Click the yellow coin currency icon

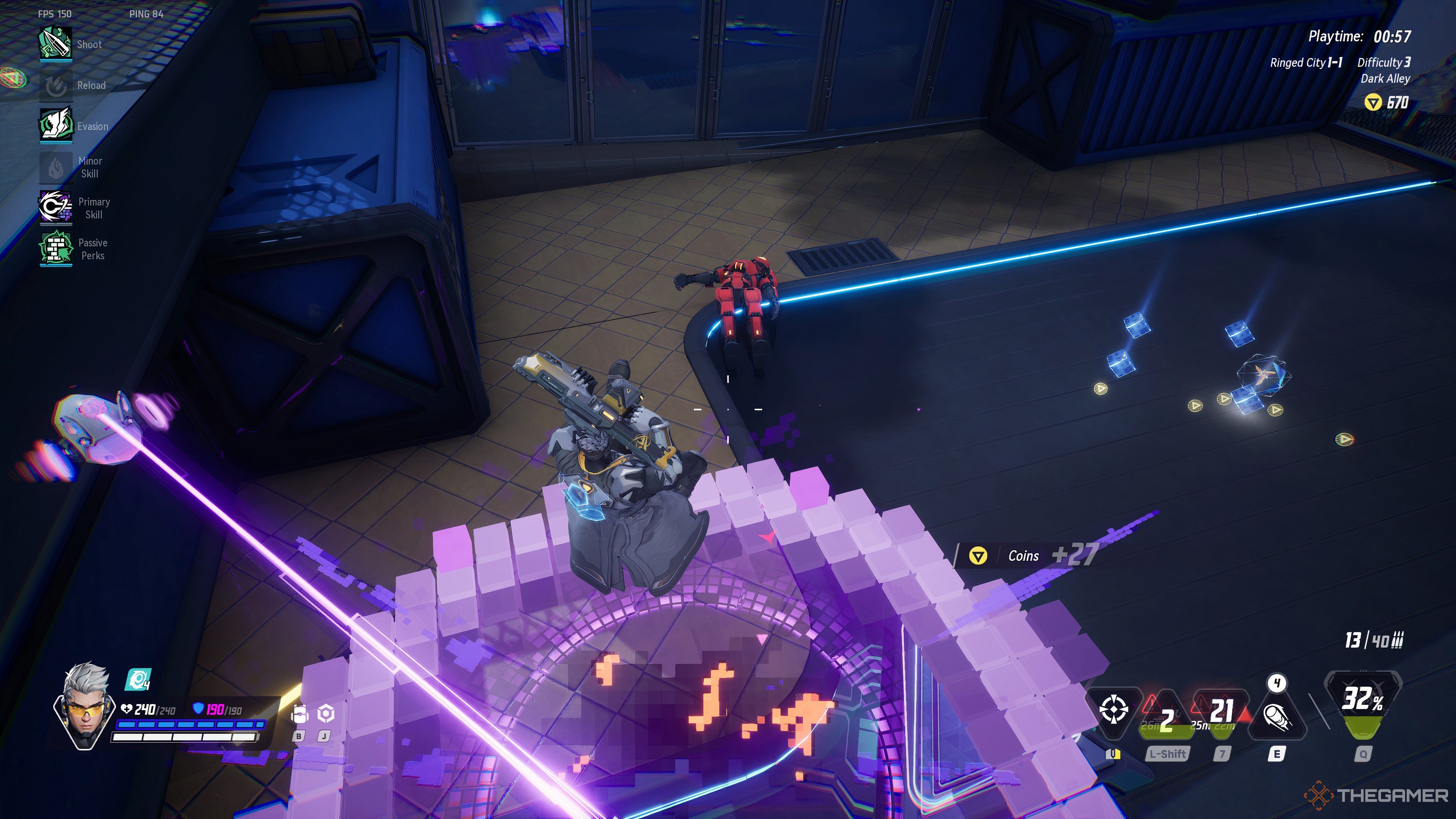pyautogui.click(x=1372, y=102)
